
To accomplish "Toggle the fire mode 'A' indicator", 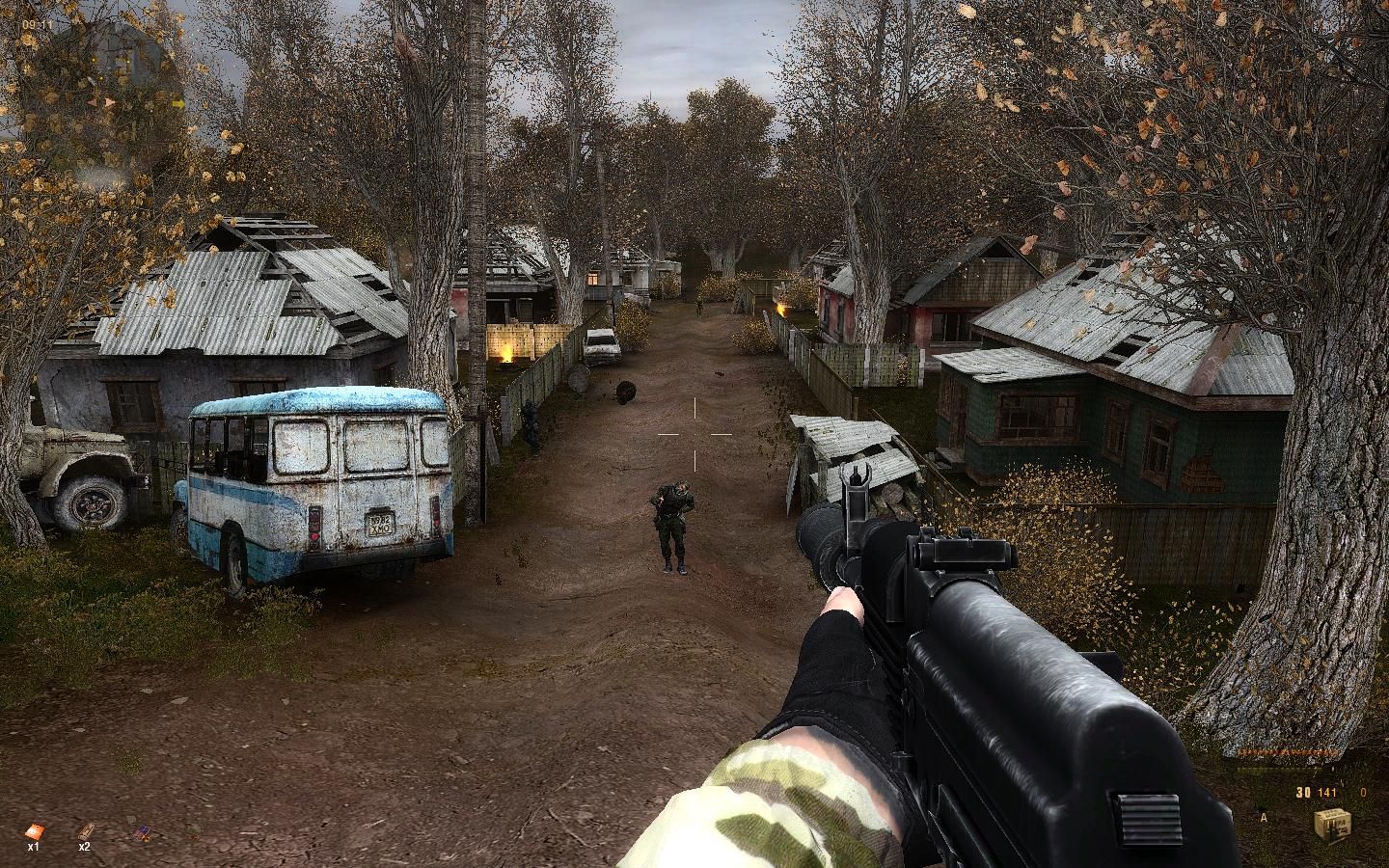I will [x=1264, y=818].
